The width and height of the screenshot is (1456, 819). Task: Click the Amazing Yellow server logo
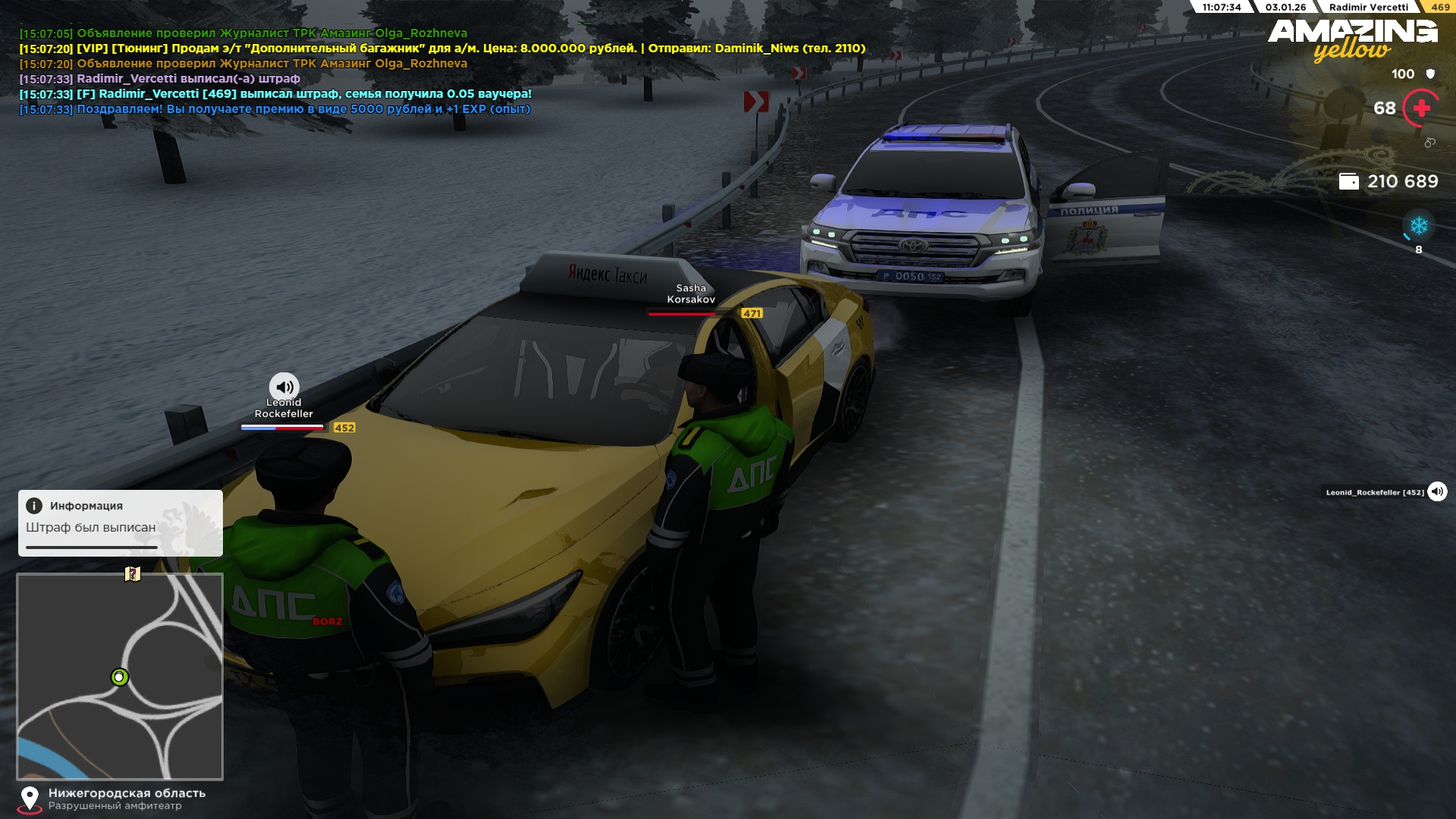pos(1352,39)
